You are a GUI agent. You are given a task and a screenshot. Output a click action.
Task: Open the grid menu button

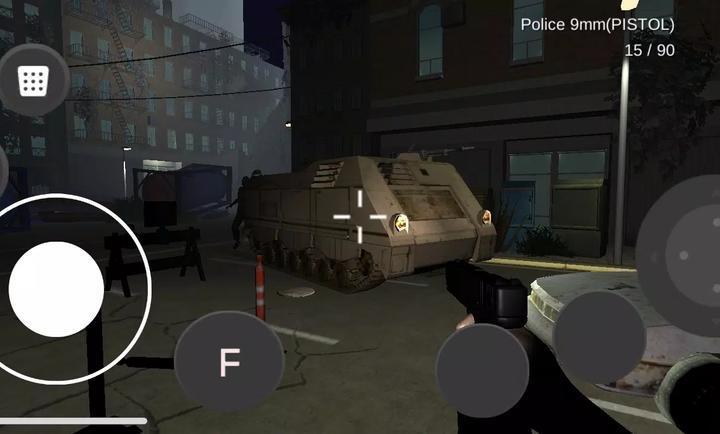[x=33, y=80]
